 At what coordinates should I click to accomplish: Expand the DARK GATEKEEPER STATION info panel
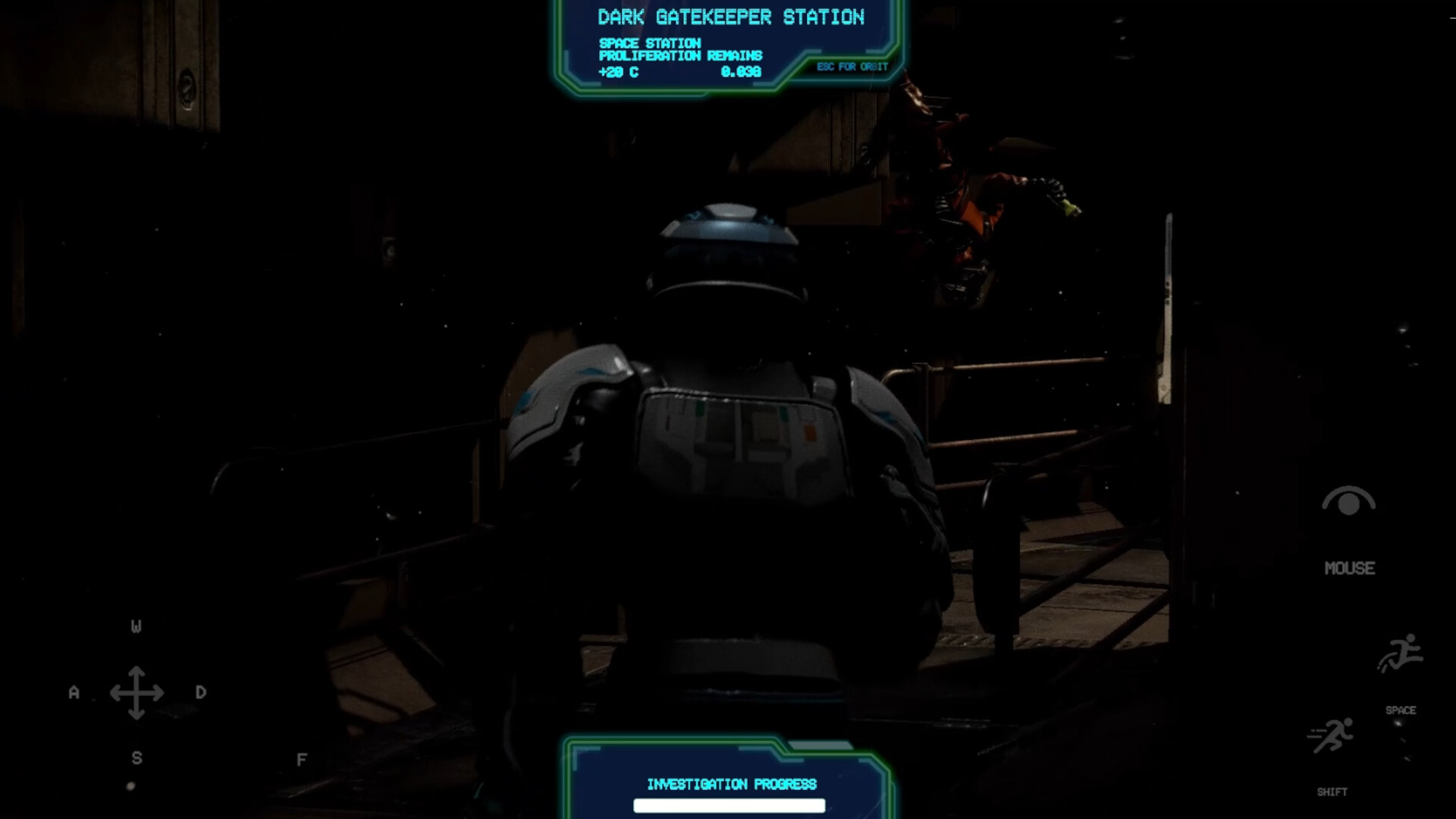pyautogui.click(x=730, y=45)
